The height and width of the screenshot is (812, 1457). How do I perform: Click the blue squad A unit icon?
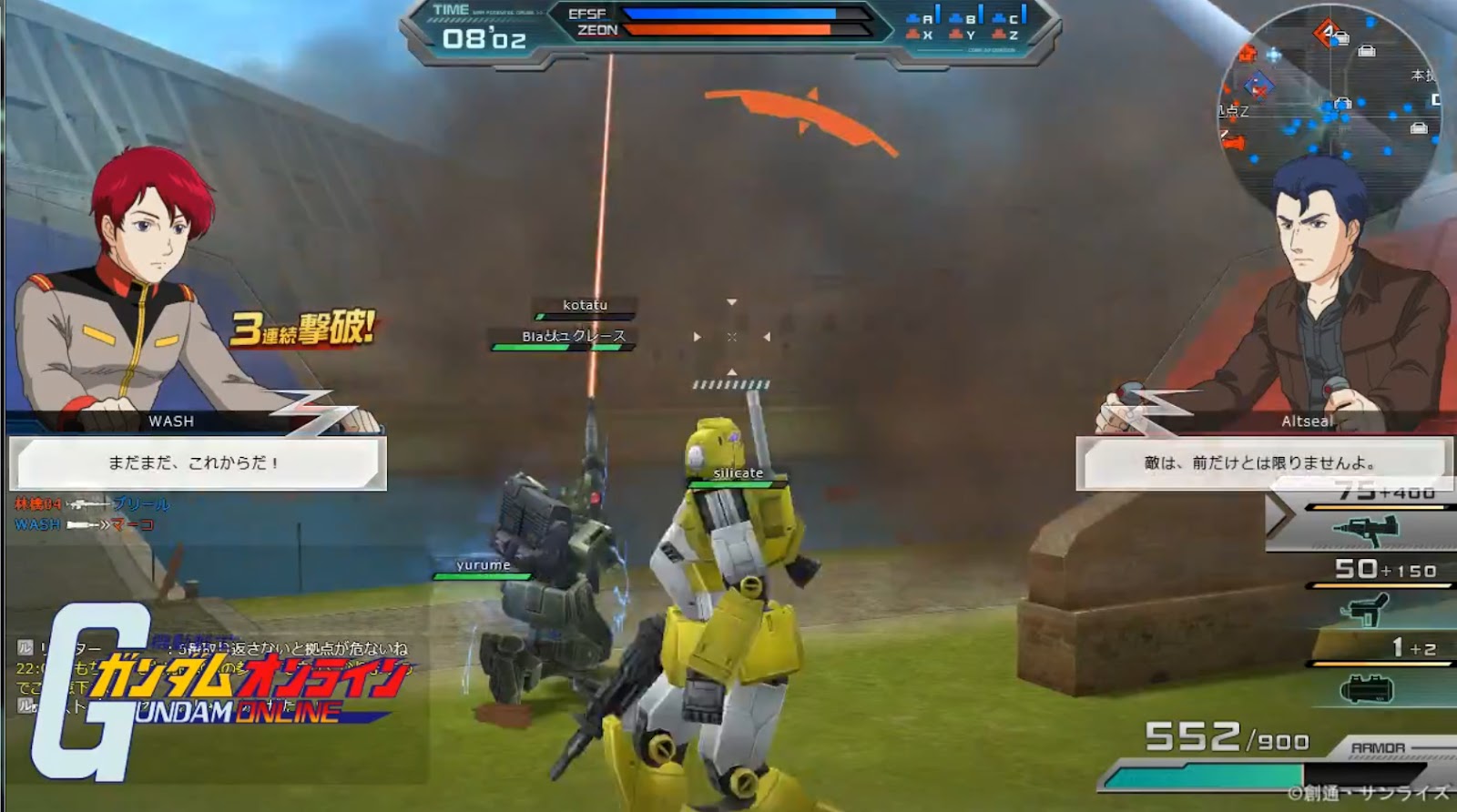click(x=912, y=16)
